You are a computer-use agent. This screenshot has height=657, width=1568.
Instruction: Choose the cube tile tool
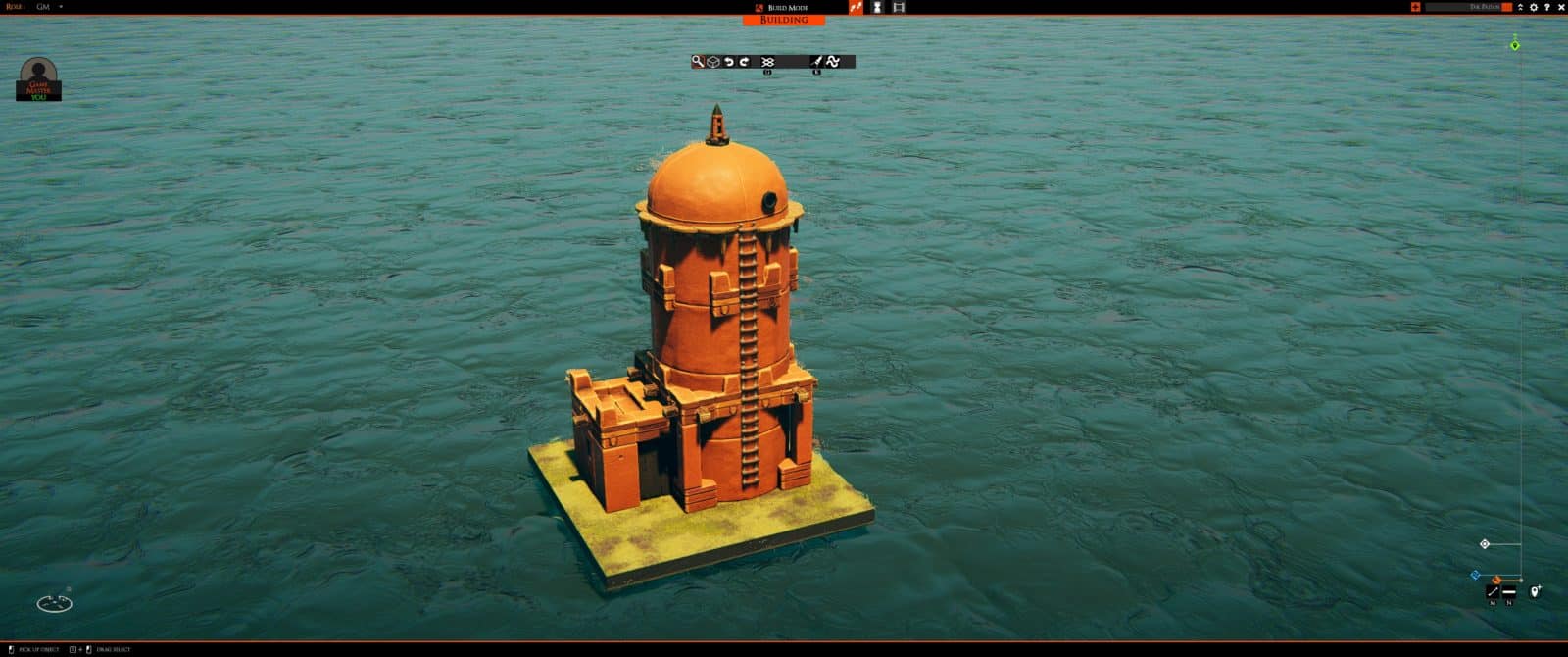point(713,62)
